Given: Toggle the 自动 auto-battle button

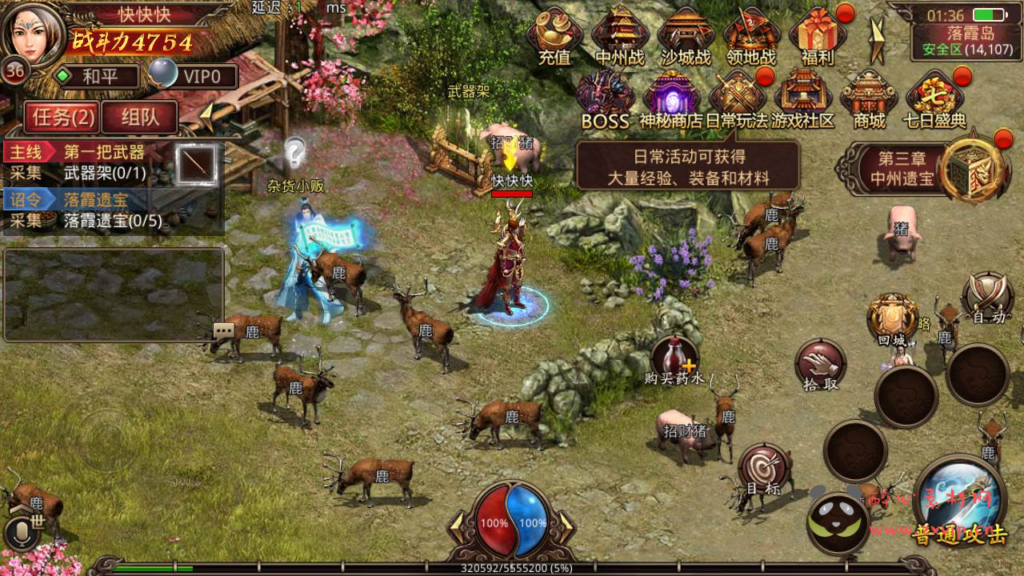Looking at the screenshot, I should 987,298.
